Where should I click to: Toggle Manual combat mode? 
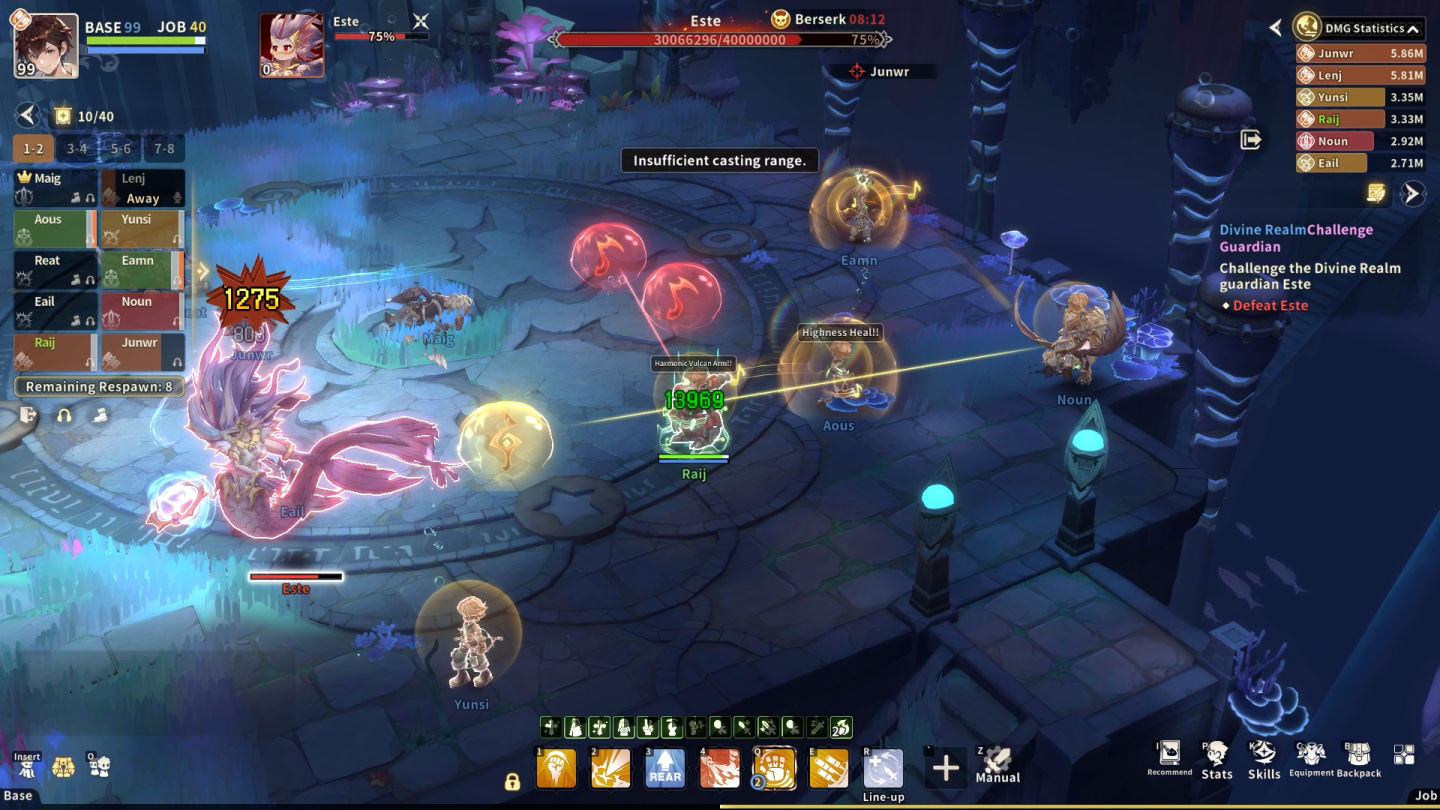click(x=997, y=766)
